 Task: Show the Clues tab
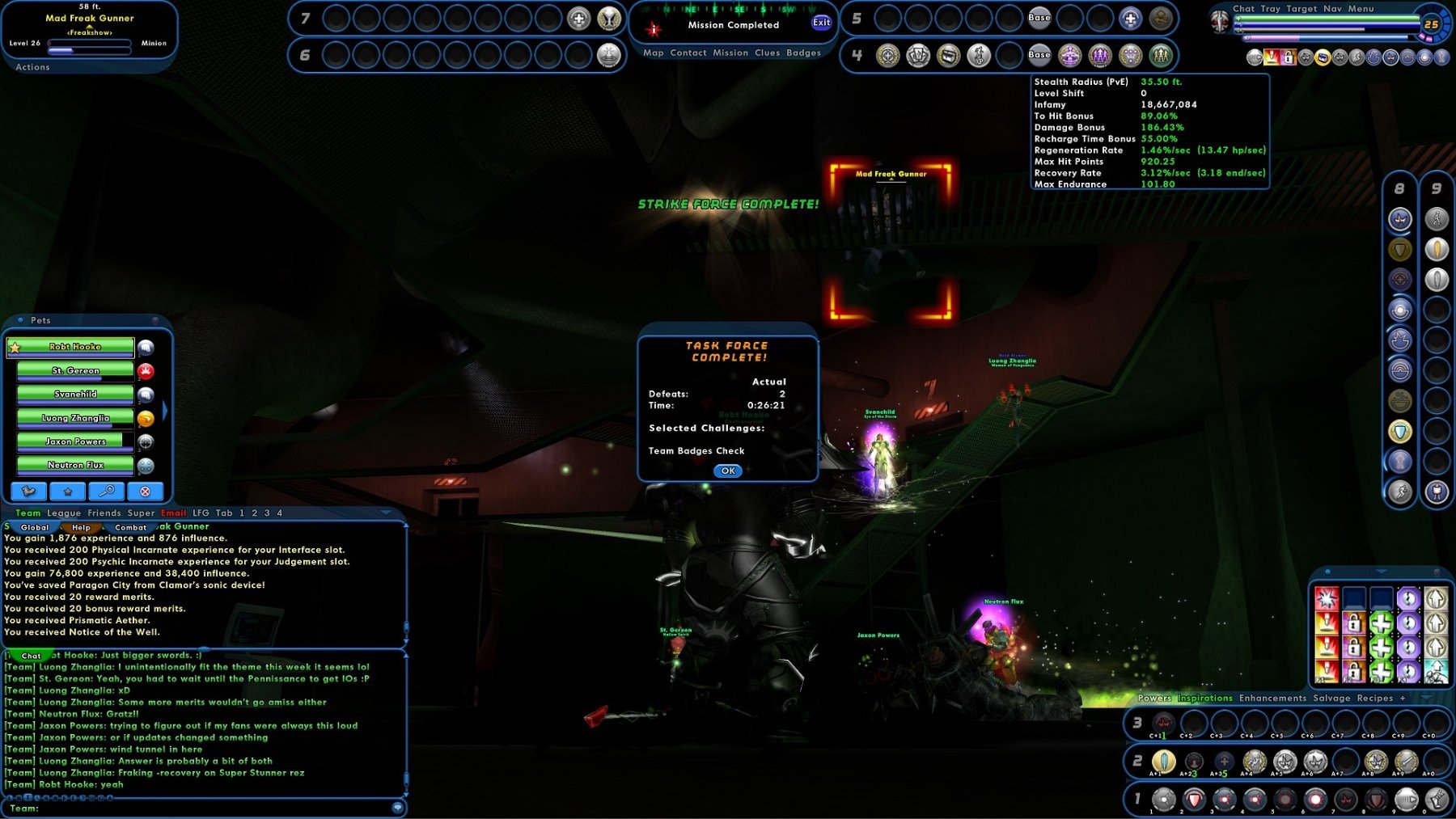[x=767, y=53]
